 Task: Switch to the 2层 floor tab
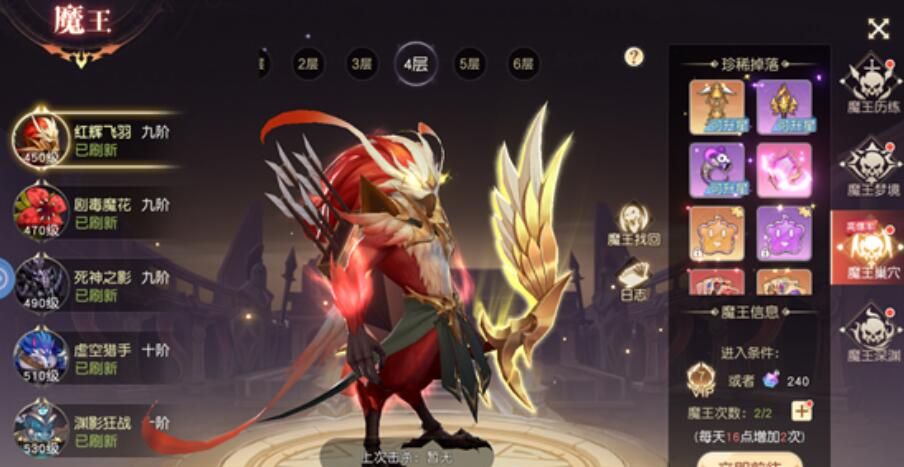coord(308,65)
